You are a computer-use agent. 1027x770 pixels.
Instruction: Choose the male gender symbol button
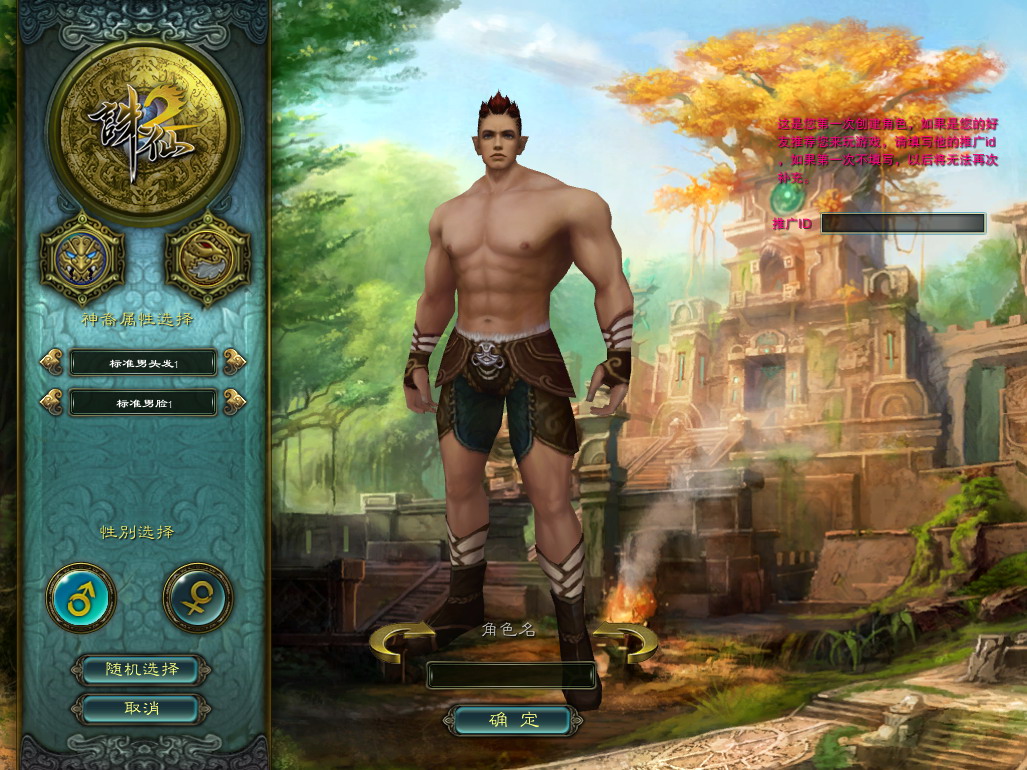(x=81, y=598)
